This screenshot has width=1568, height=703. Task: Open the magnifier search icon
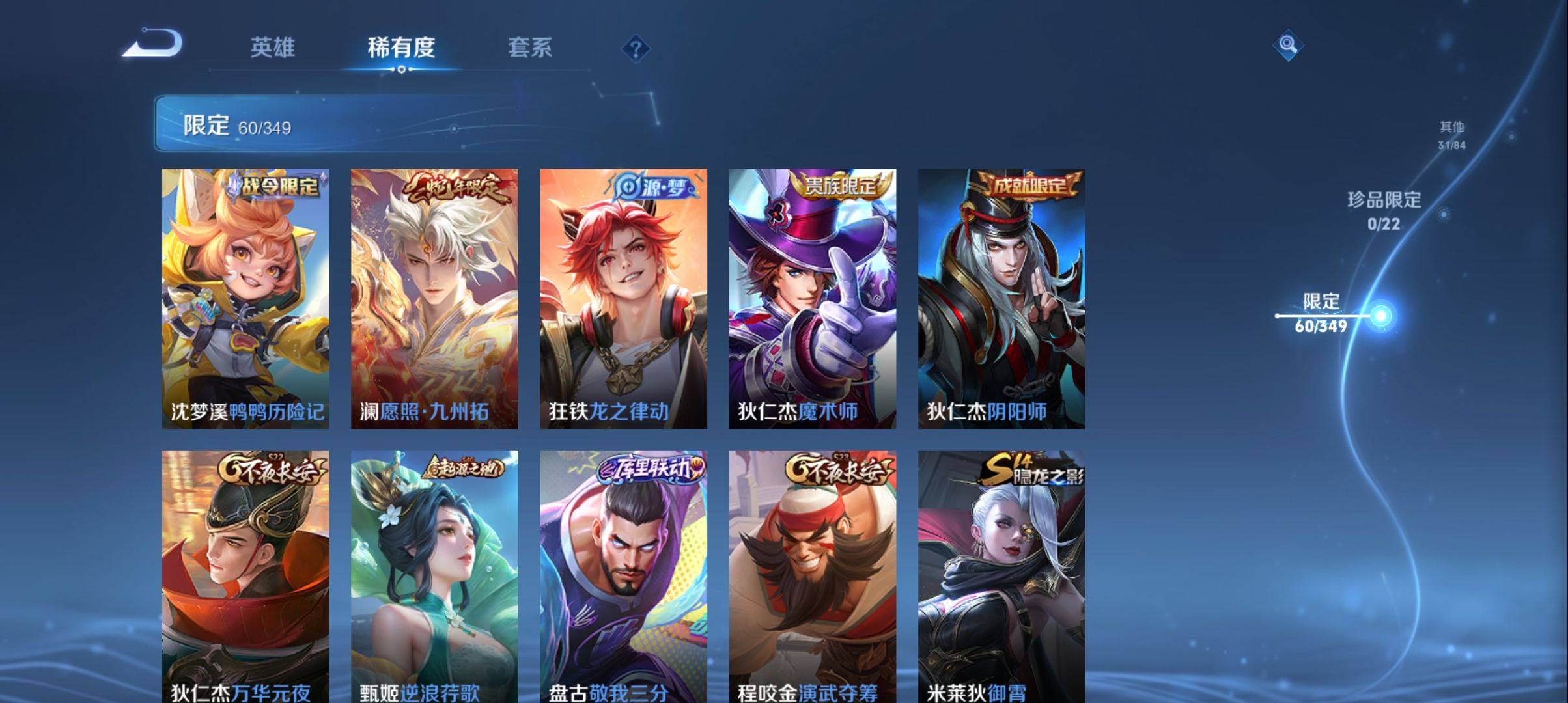(1287, 45)
